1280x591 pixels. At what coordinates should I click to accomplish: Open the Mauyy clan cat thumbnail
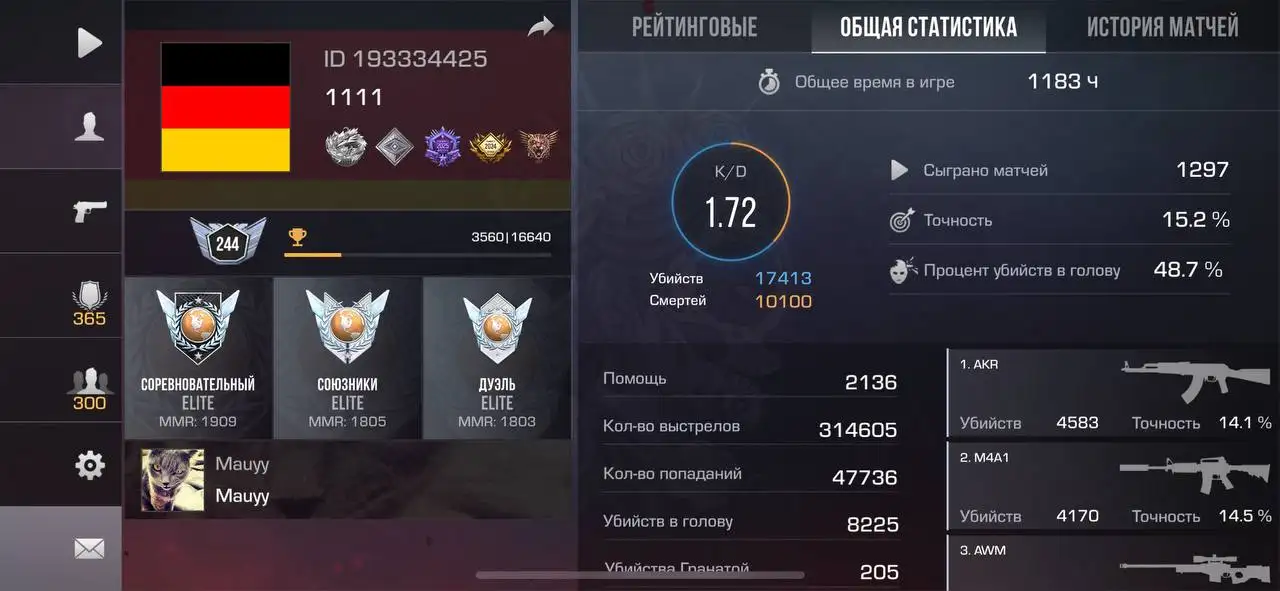(172, 481)
